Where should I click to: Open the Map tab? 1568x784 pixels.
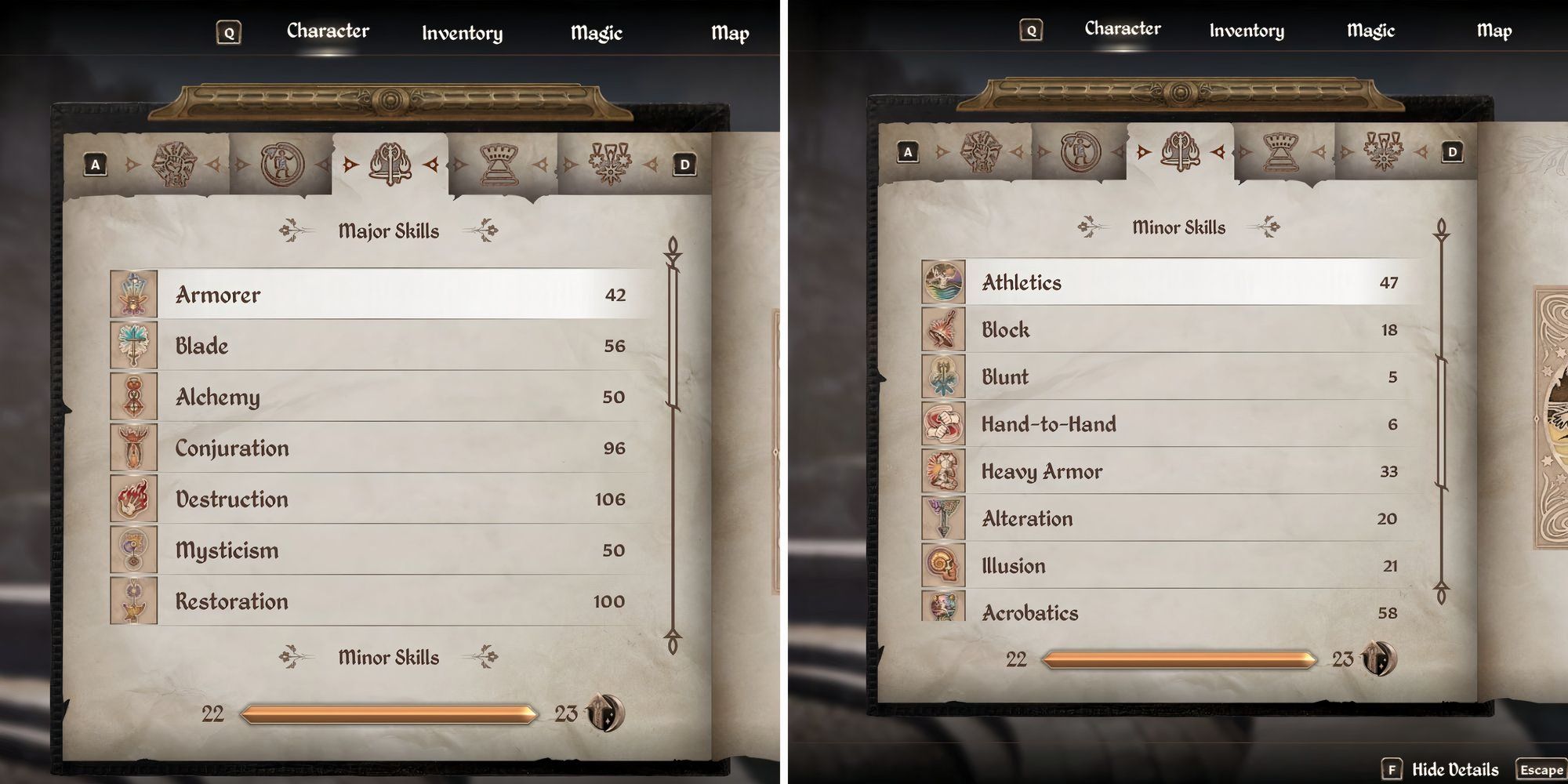pyautogui.click(x=729, y=33)
